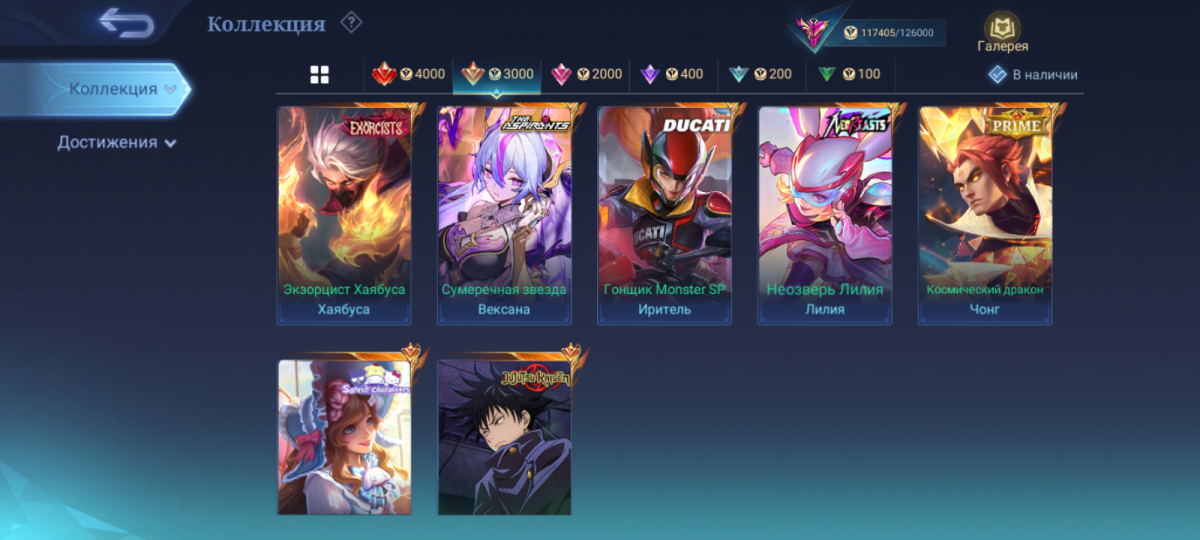Image resolution: width=1200 pixels, height=540 pixels.
Task: Open the Гонщик Monster SP Иритель card
Action: point(664,214)
